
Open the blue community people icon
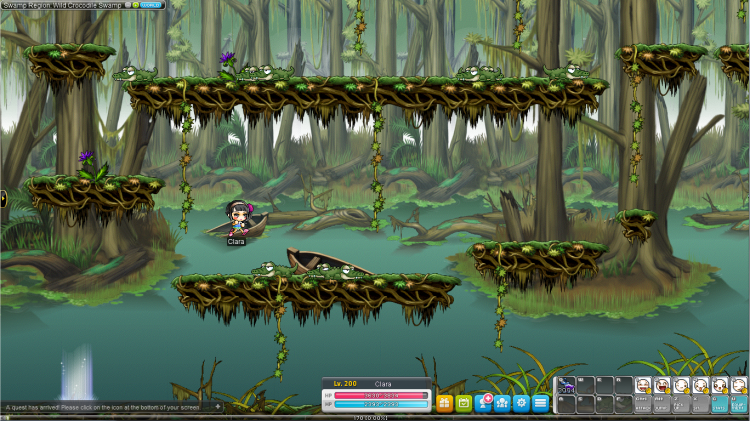pyautogui.click(x=502, y=403)
